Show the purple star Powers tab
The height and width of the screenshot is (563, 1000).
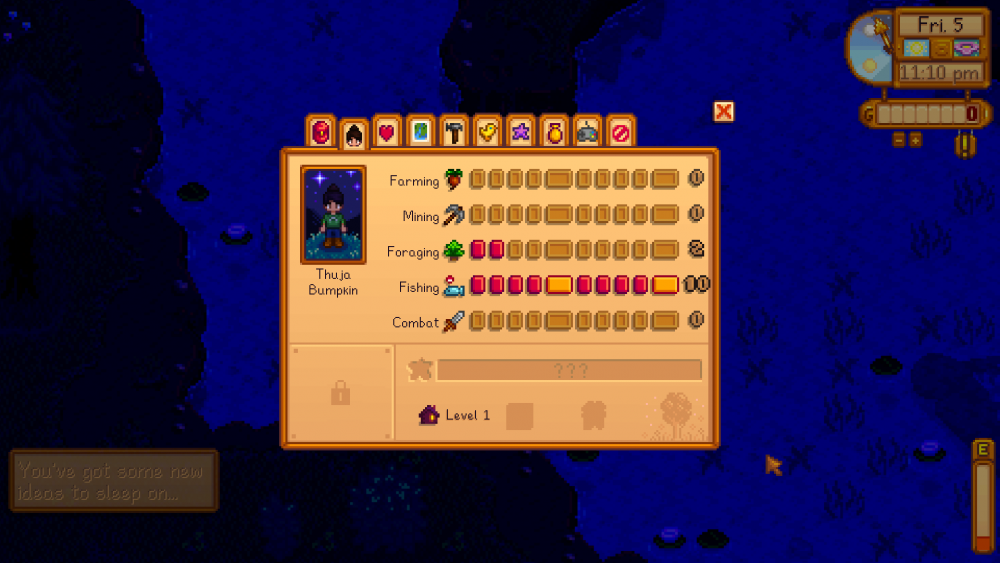520,132
